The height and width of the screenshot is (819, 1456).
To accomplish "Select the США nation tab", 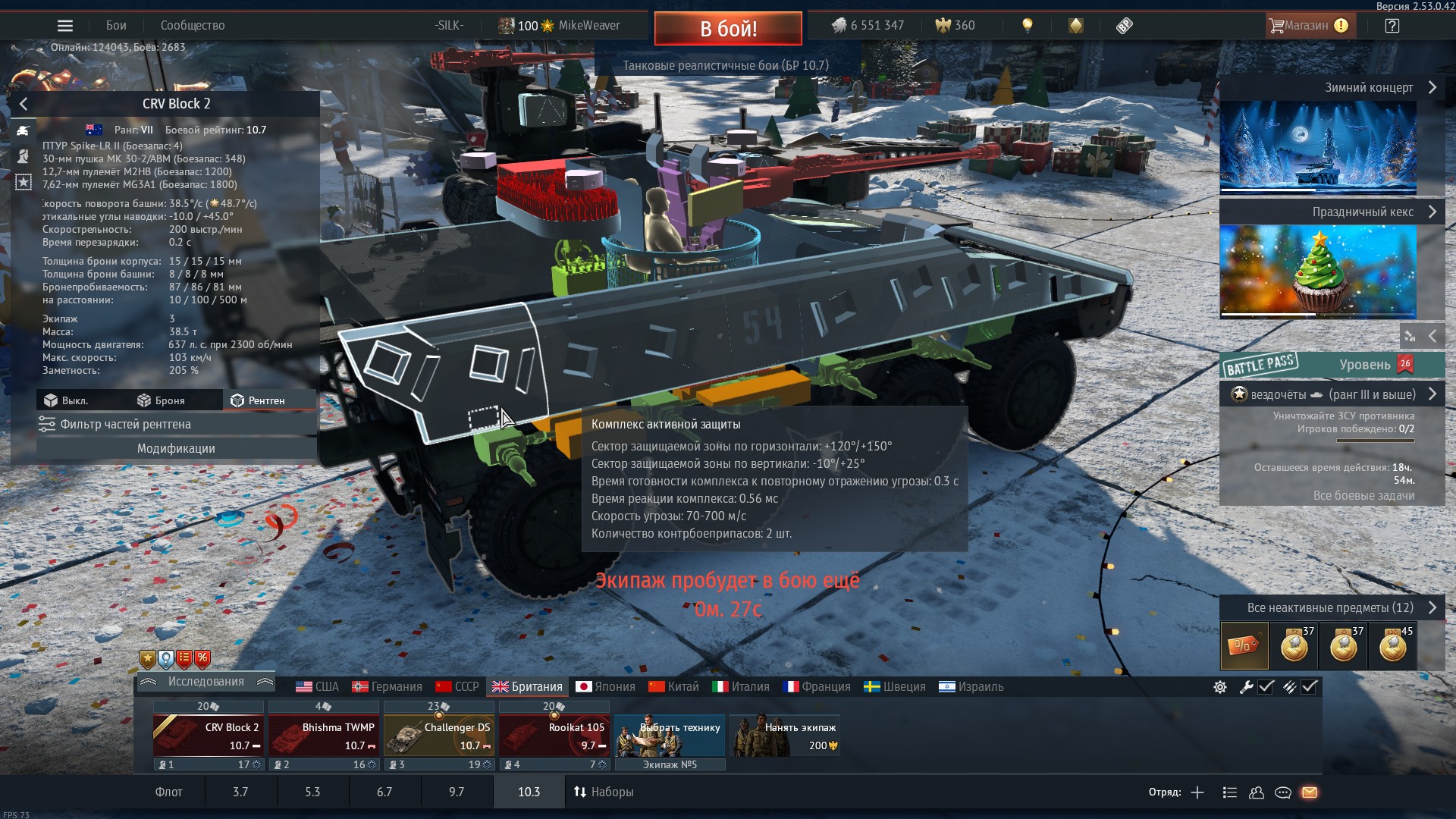I will click(318, 687).
